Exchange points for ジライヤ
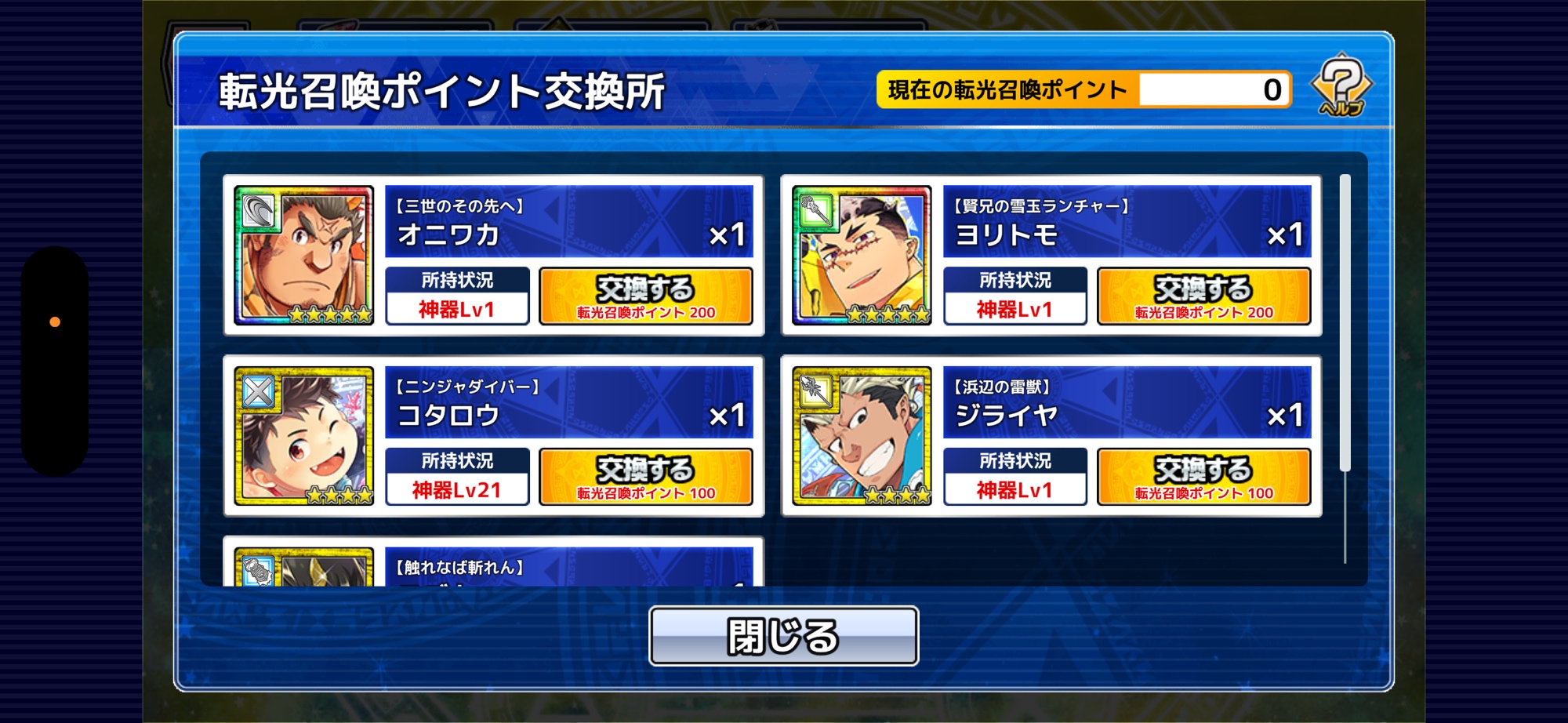 click(x=1203, y=477)
